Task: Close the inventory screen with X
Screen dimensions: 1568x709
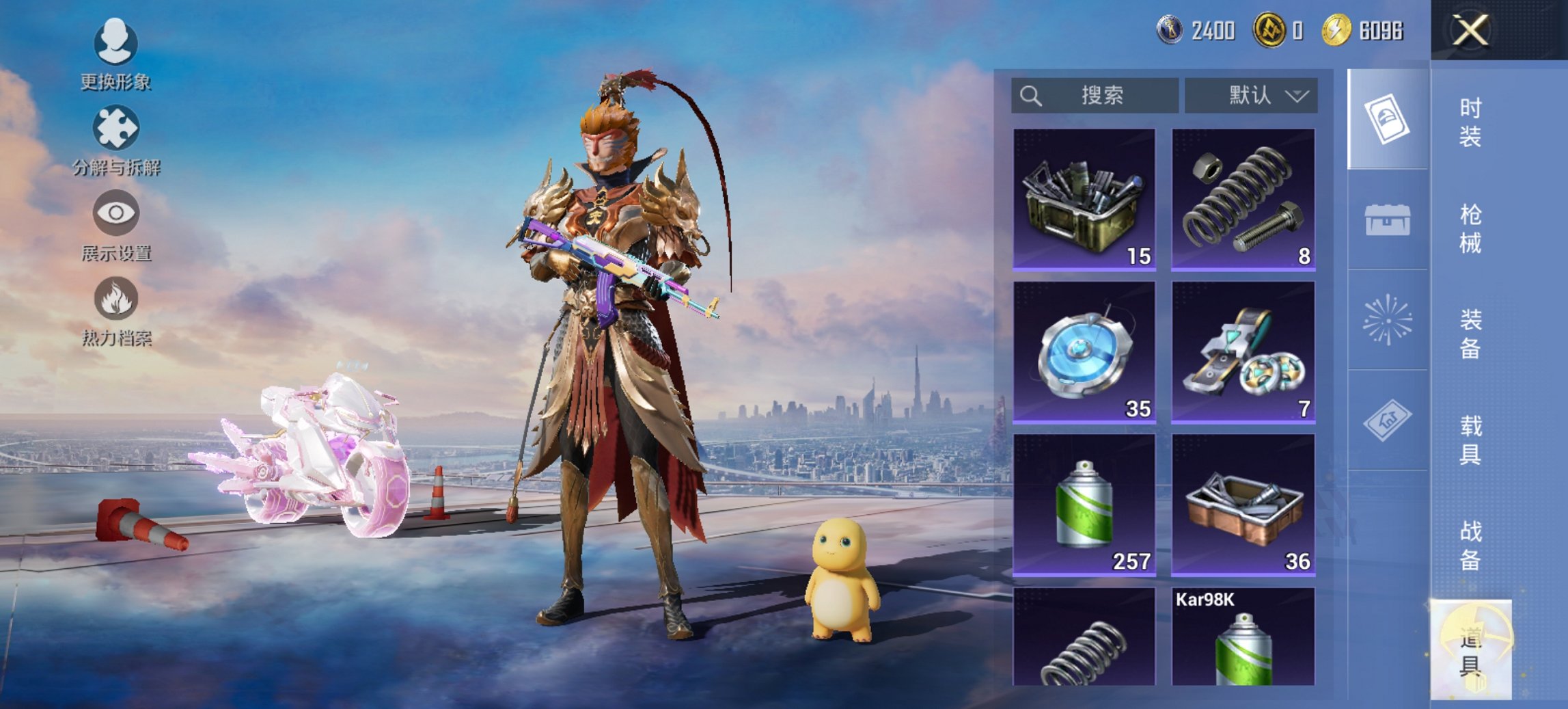Action: [1470, 31]
